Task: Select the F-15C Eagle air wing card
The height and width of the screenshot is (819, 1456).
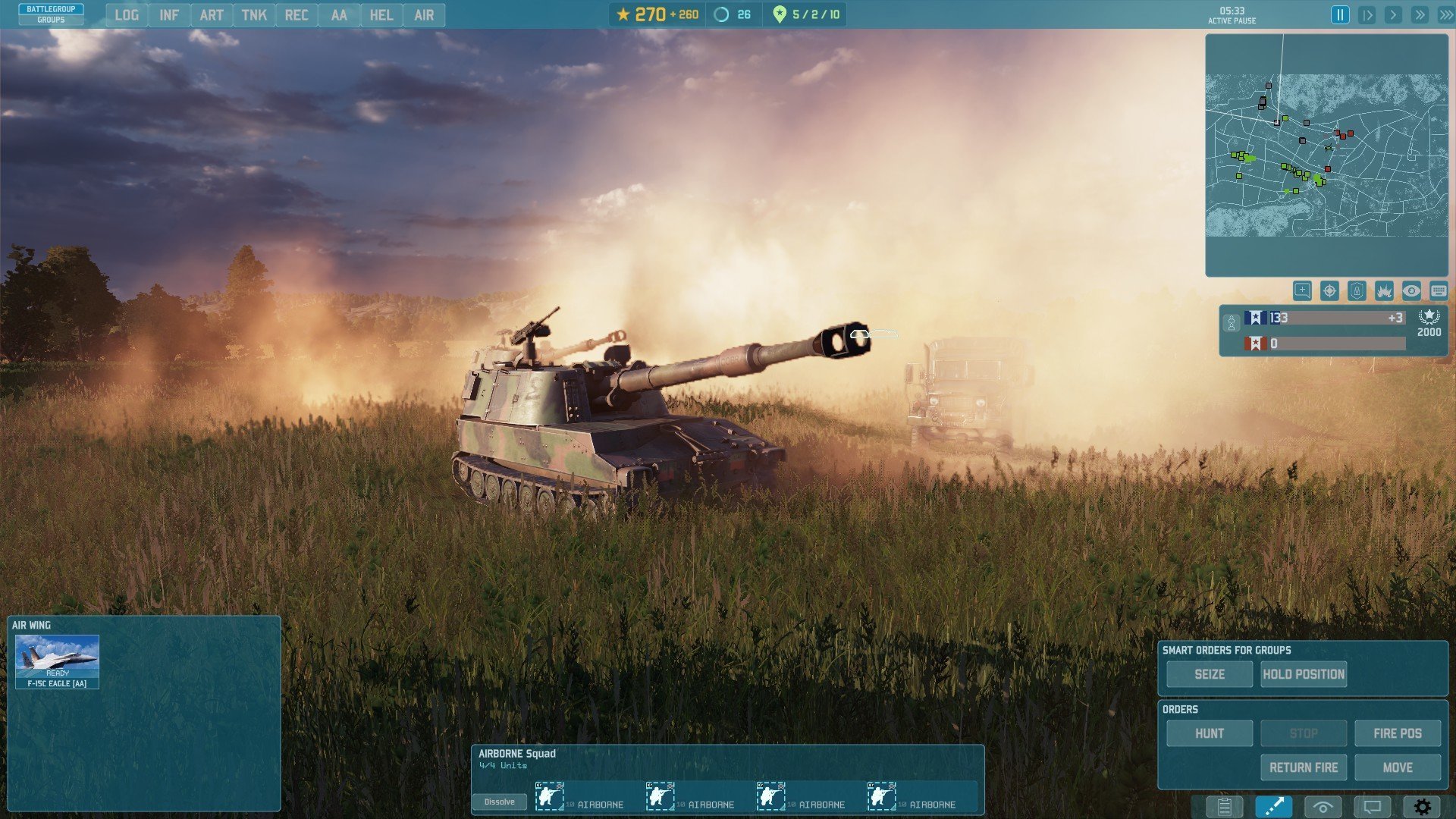Action: click(x=57, y=662)
